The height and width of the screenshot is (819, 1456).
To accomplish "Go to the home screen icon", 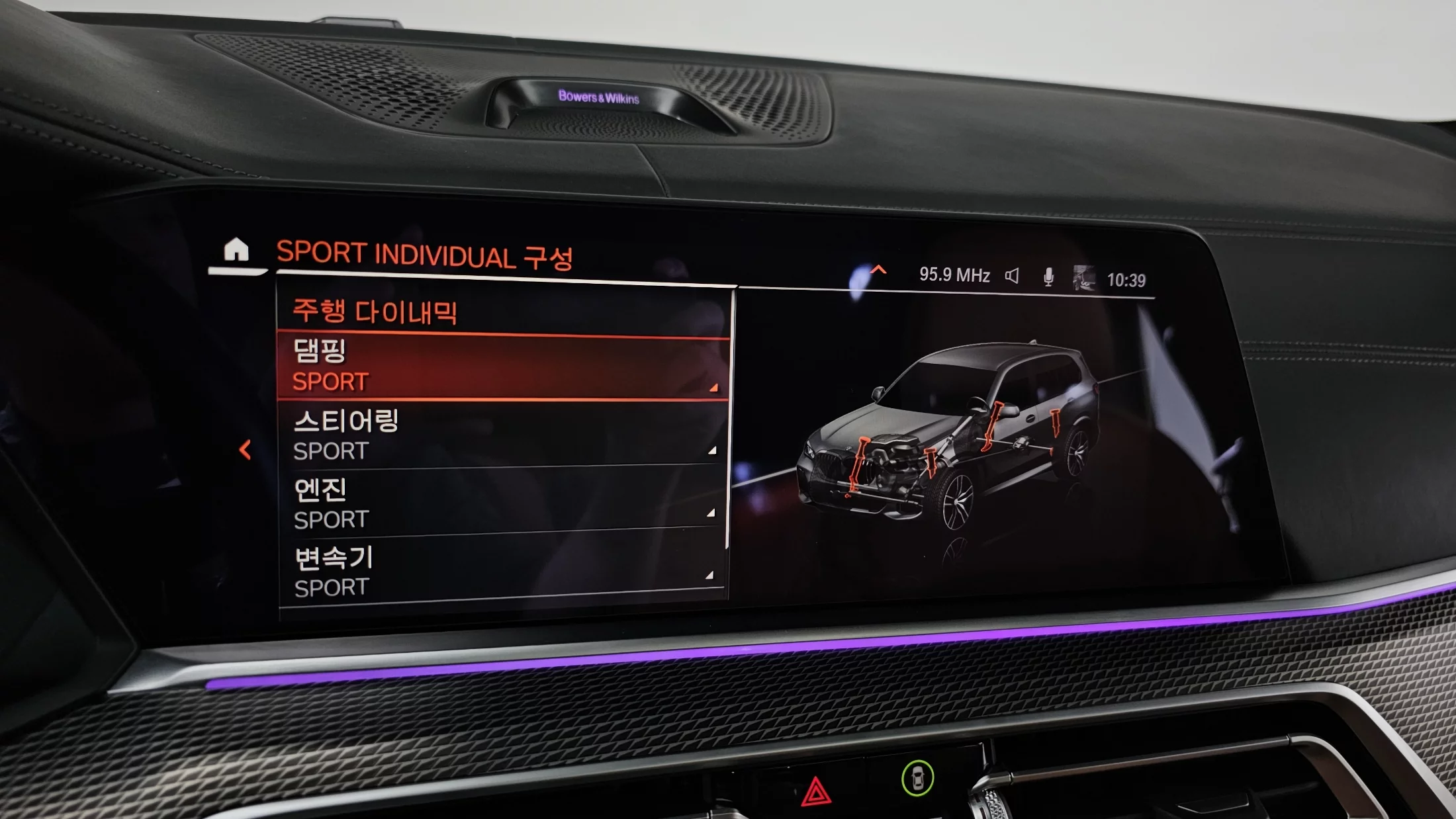I will [236, 251].
